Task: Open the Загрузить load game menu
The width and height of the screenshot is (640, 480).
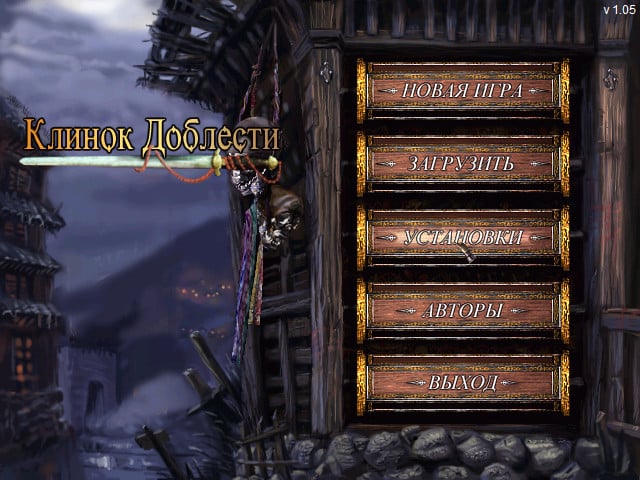Action: pyautogui.click(x=462, y=164)
